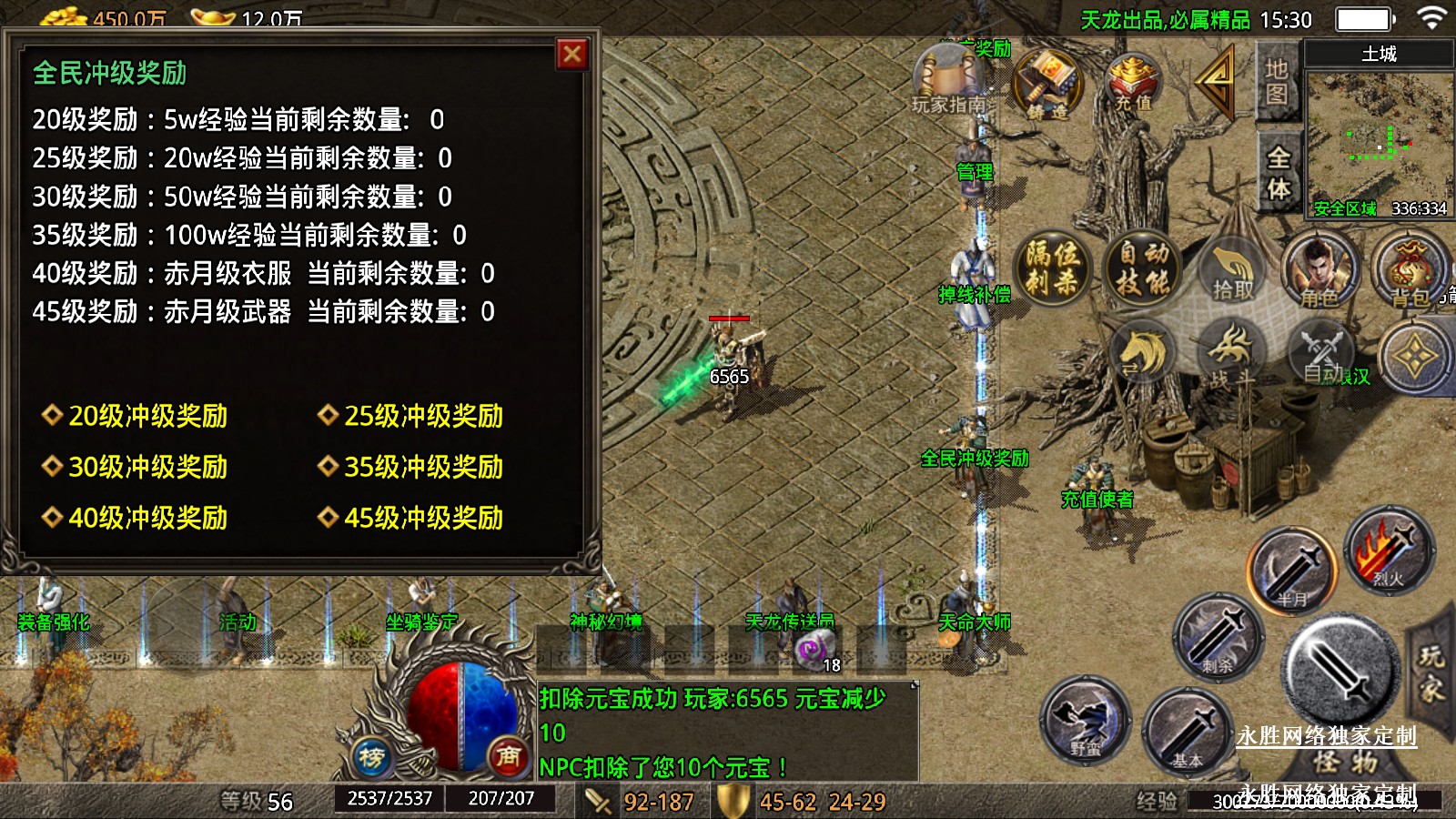Viewport: 1456px width, 819px height.
Task: Choose the 40级冲级奖励 option
Action: 147,518
